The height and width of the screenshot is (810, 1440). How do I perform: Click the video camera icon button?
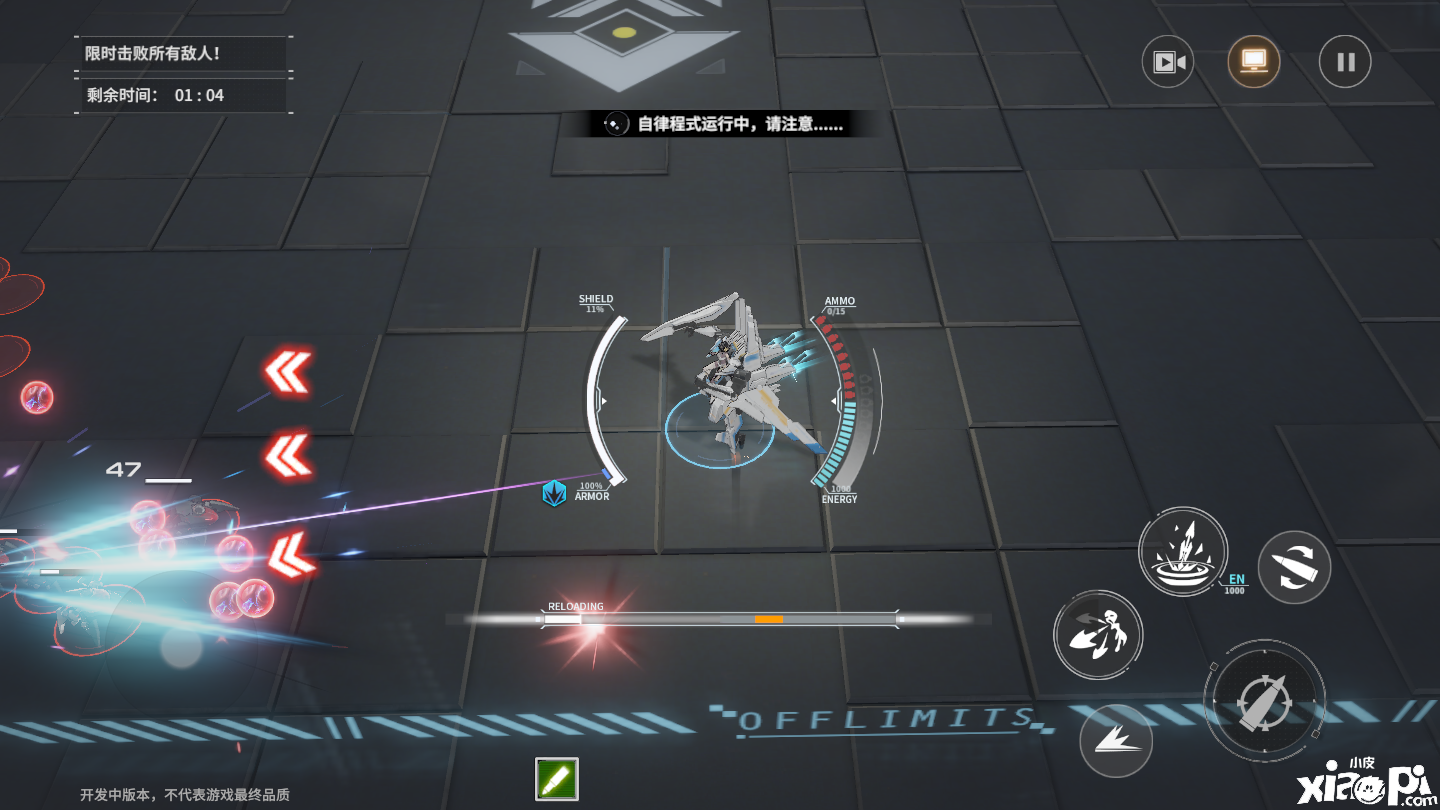[x=1168, y=62]
